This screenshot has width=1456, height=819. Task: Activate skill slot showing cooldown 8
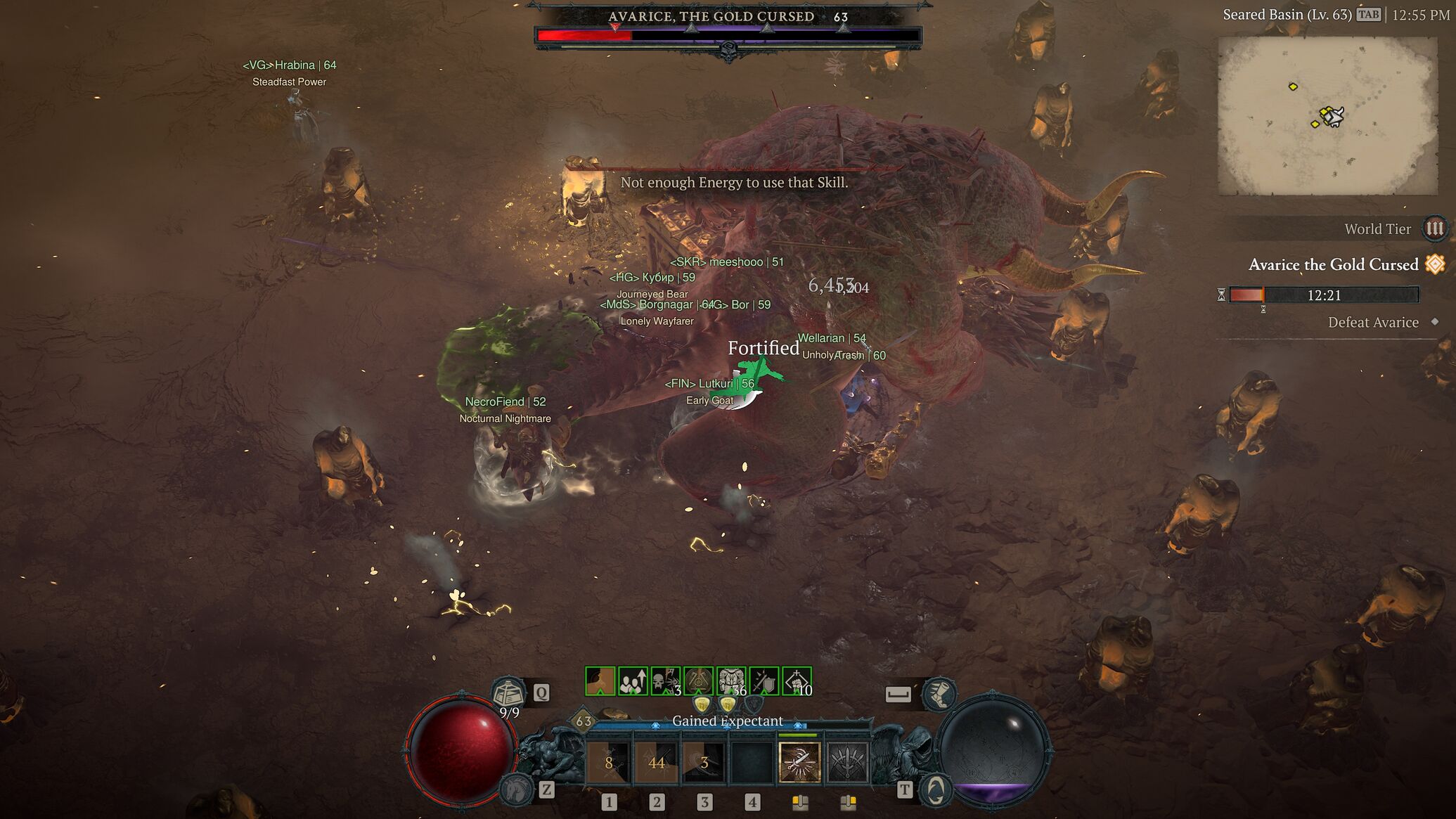click(x=609, y=762)
